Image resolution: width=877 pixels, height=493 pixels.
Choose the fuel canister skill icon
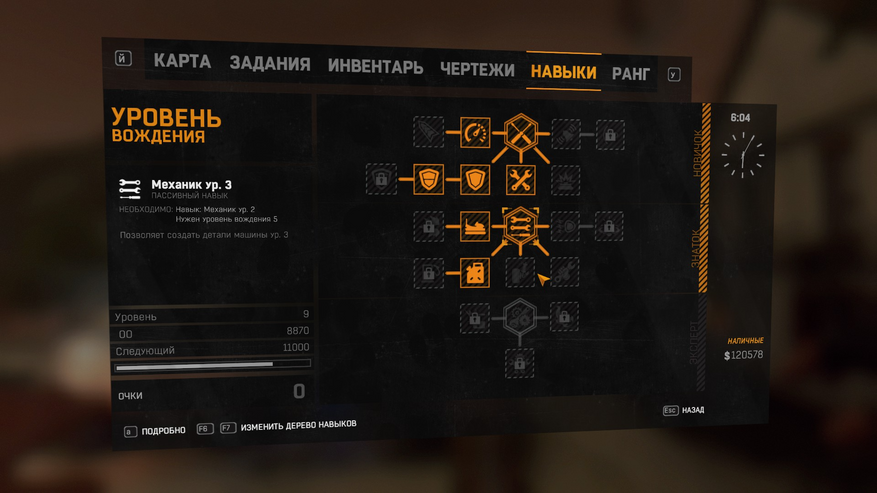(x=475, y=272)
